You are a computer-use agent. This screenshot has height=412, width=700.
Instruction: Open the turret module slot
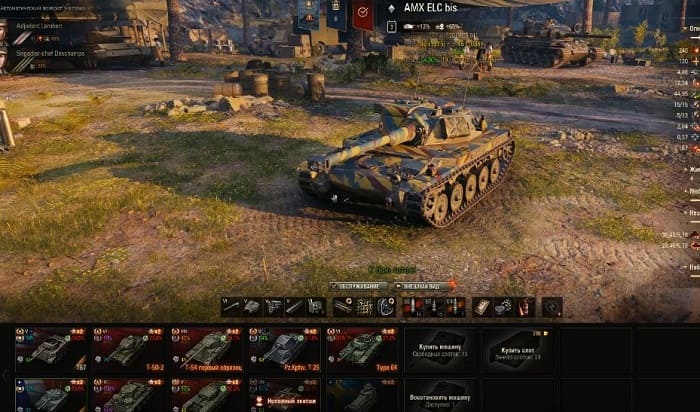coord(252,307)
